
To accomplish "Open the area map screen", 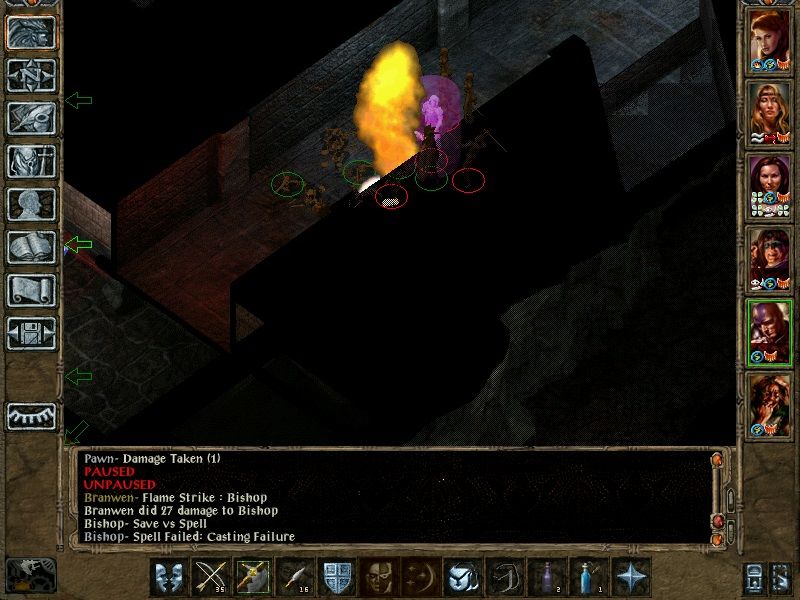I will coord(32,75).
